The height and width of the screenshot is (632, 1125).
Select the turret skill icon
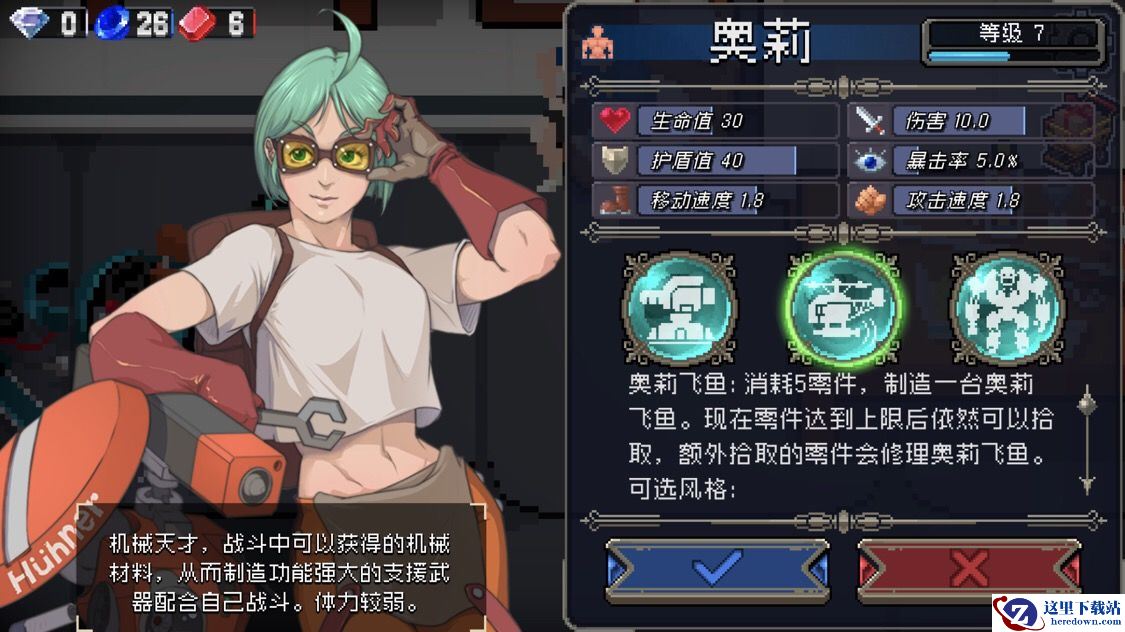click(680, 307)
